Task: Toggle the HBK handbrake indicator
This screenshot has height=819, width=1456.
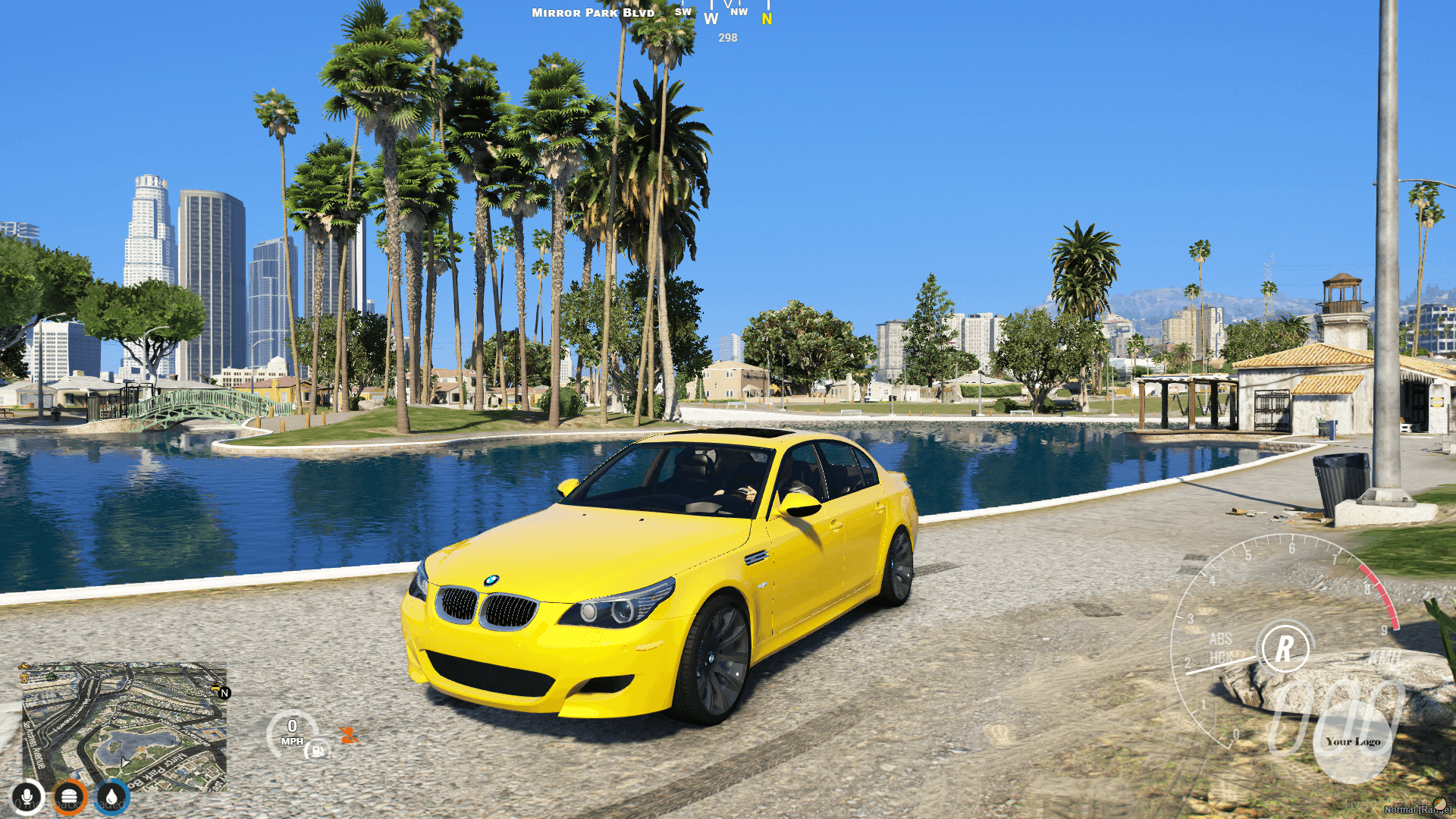Action: 1220,658
